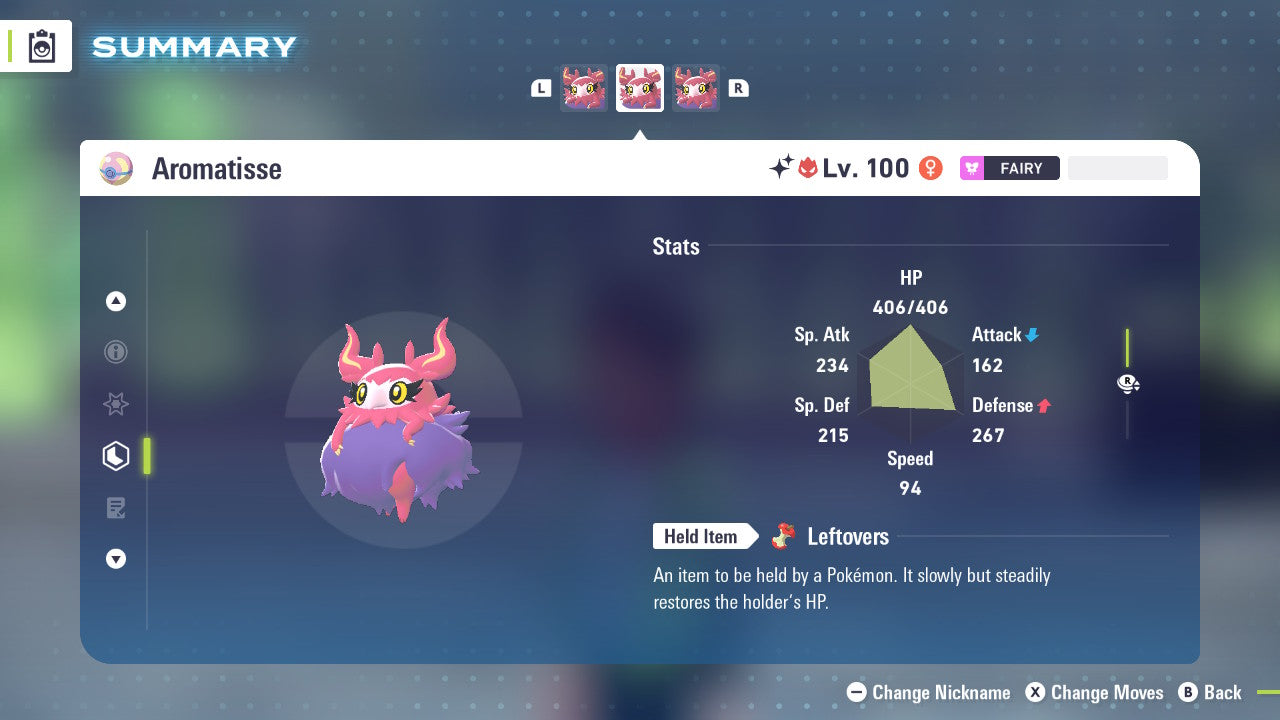Open the moves list page icon
The image size is (1280, 720).
pyautogui.click(x=116, y=508)
